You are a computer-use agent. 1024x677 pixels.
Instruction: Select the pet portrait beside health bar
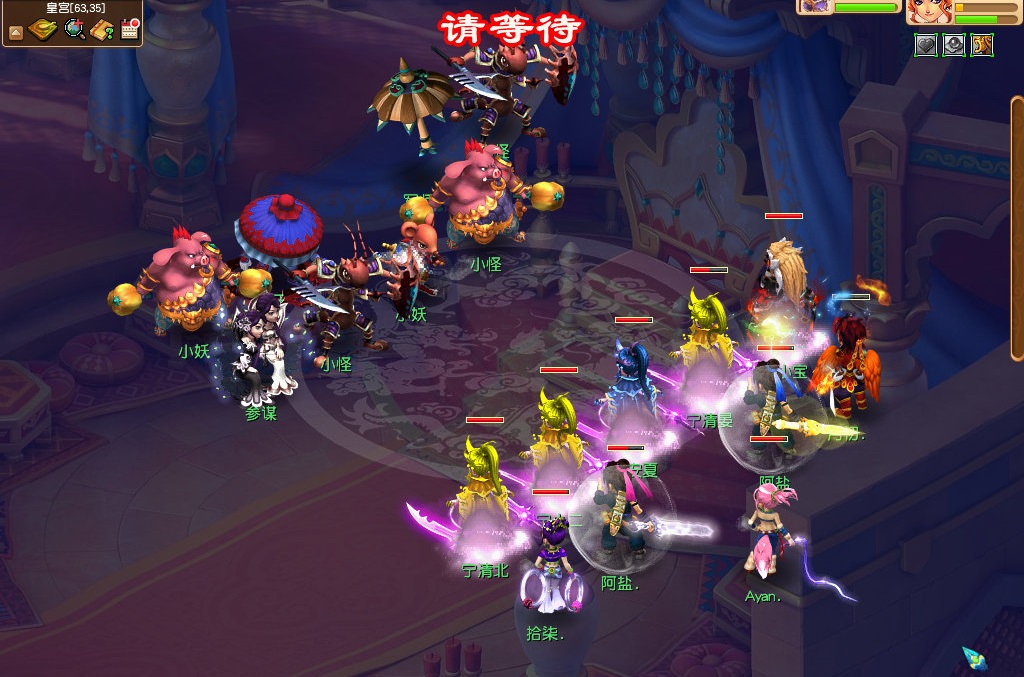point(813,6)
